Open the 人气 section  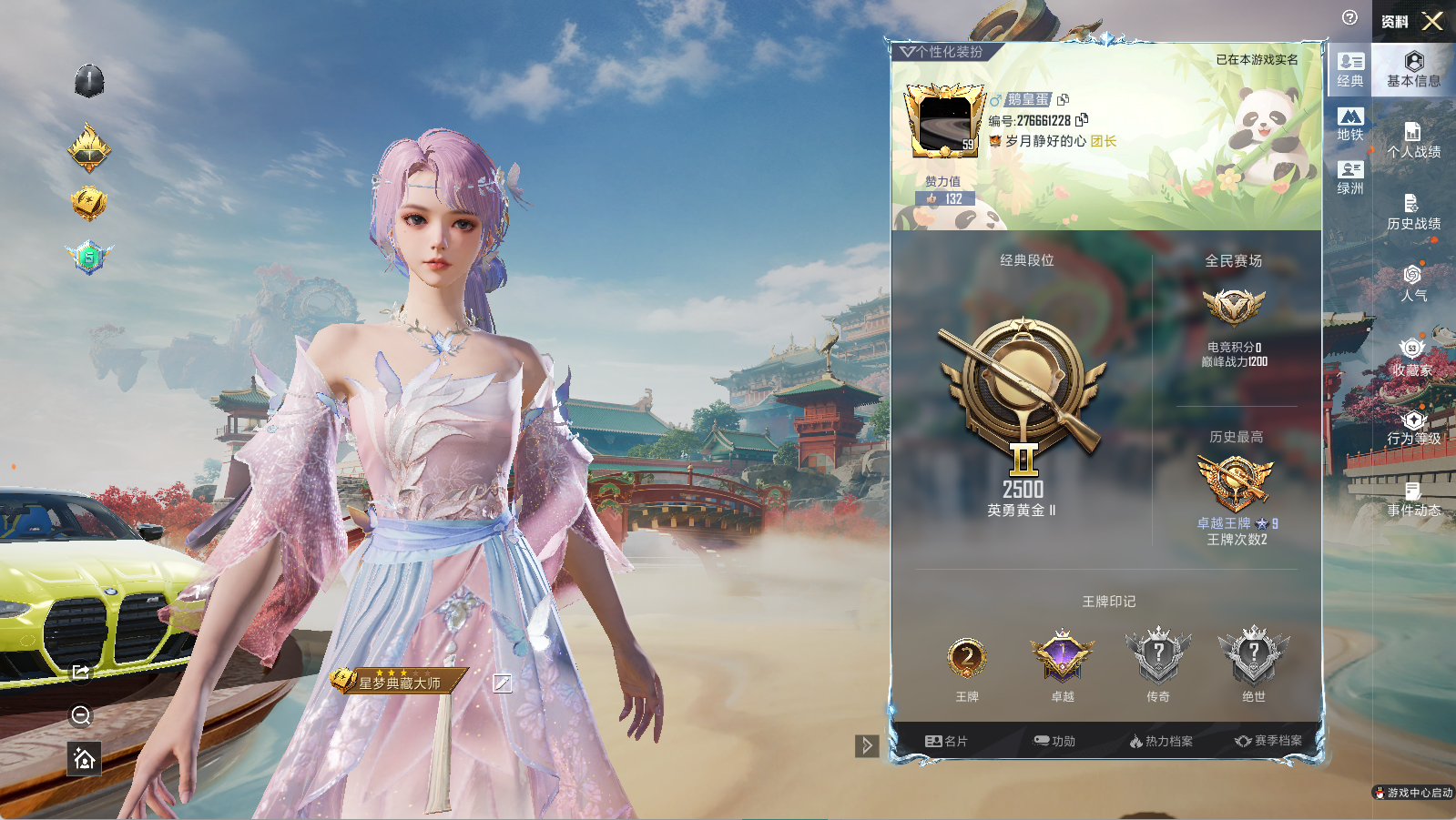(x=1413, y=283)
